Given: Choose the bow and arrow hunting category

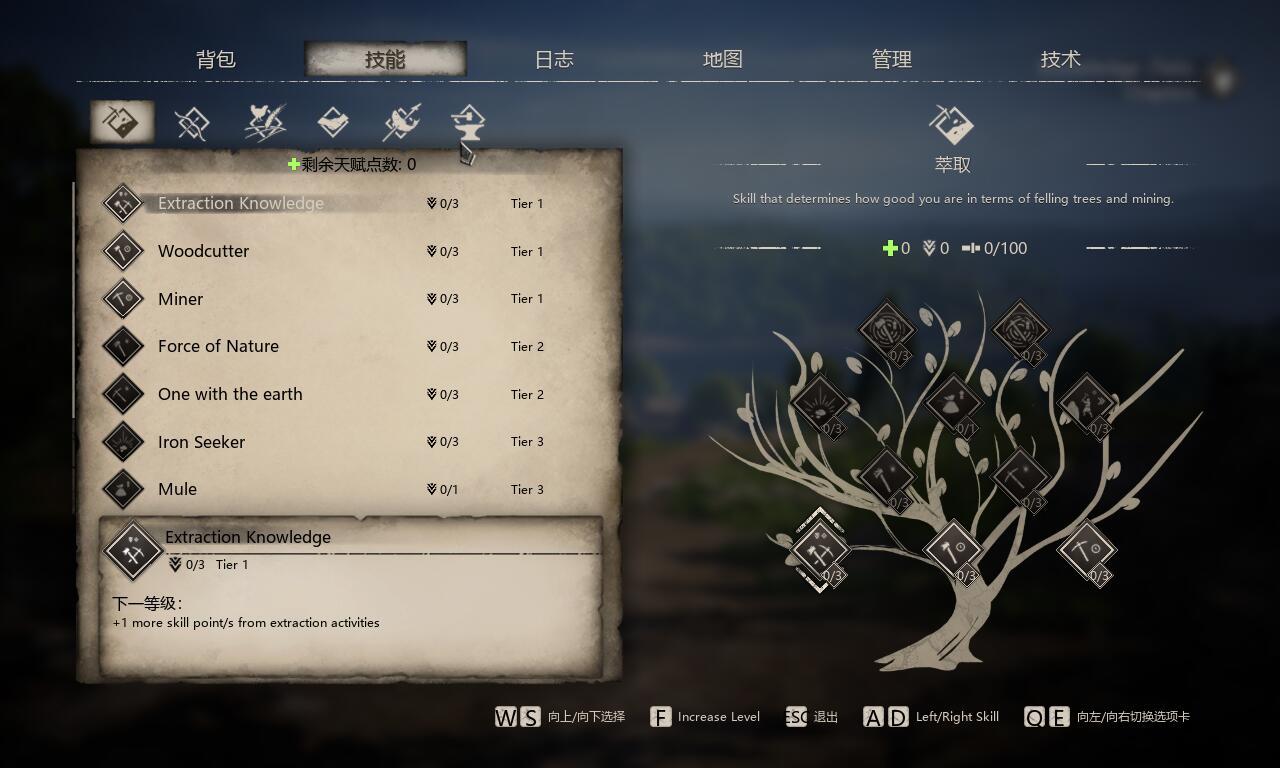Looking at the screenshot, I should coord(191,124).
